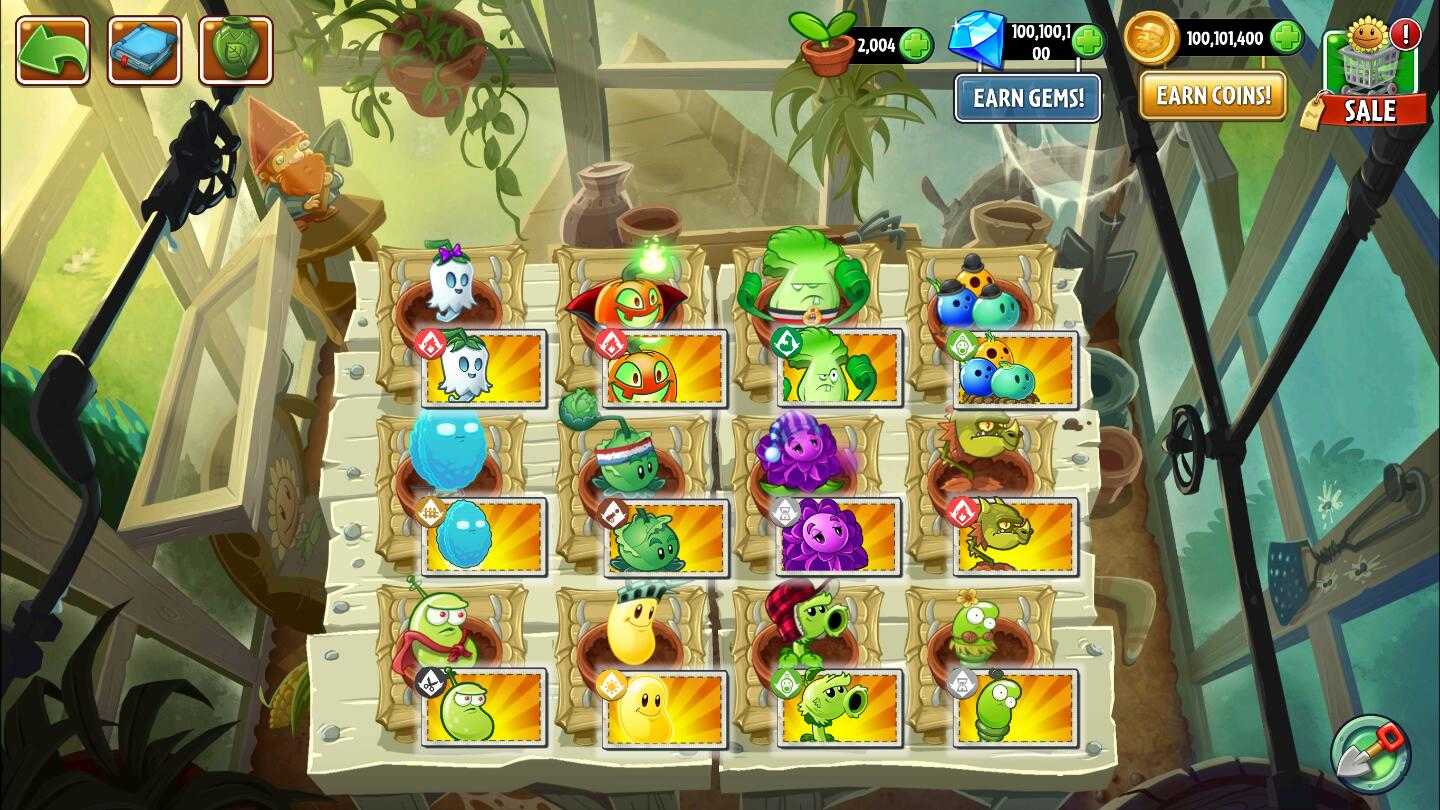Click the plus beside the gem counter
The image size is (1440, 810).
pos(1088,40)
